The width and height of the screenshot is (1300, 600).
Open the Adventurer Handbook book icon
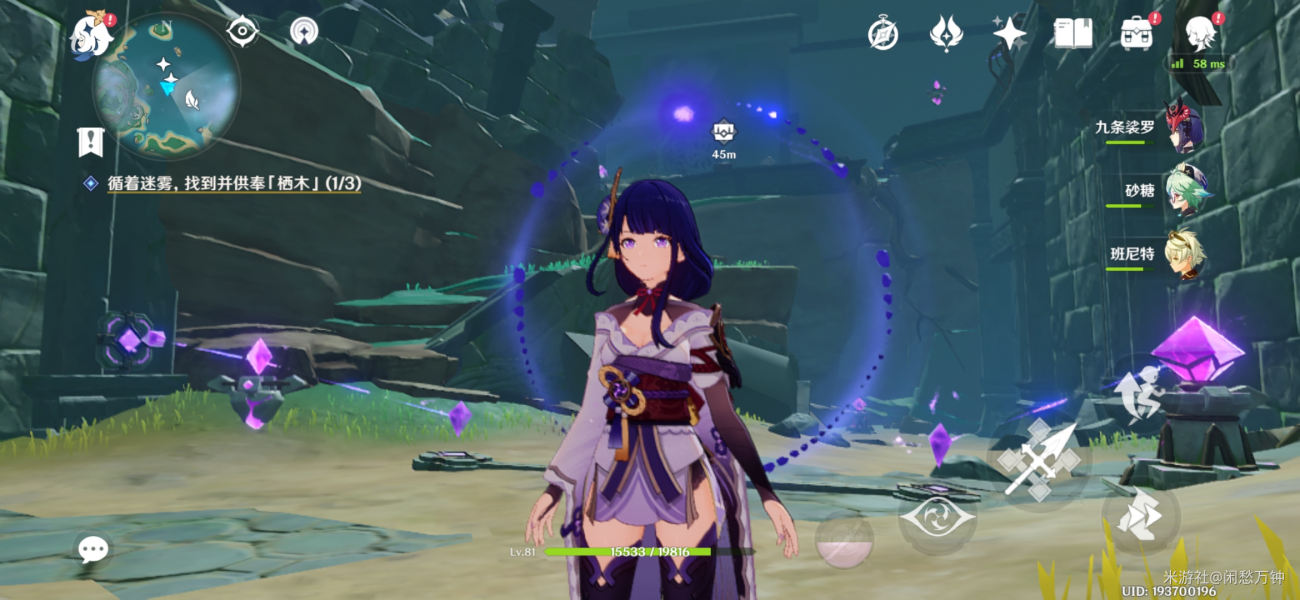pos(1072,34)
